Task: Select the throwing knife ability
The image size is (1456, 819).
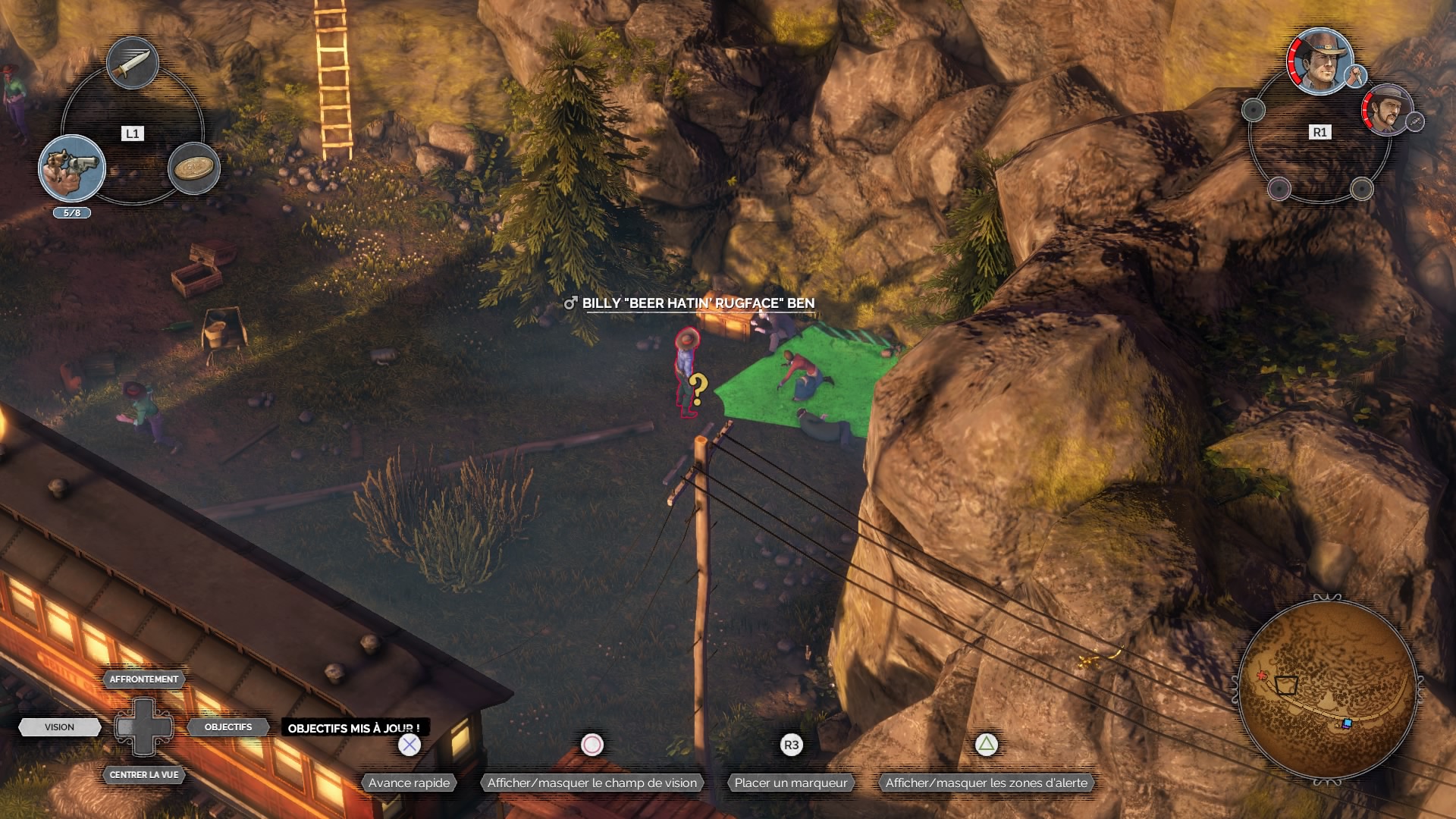Action: click(x=133, y=64)
